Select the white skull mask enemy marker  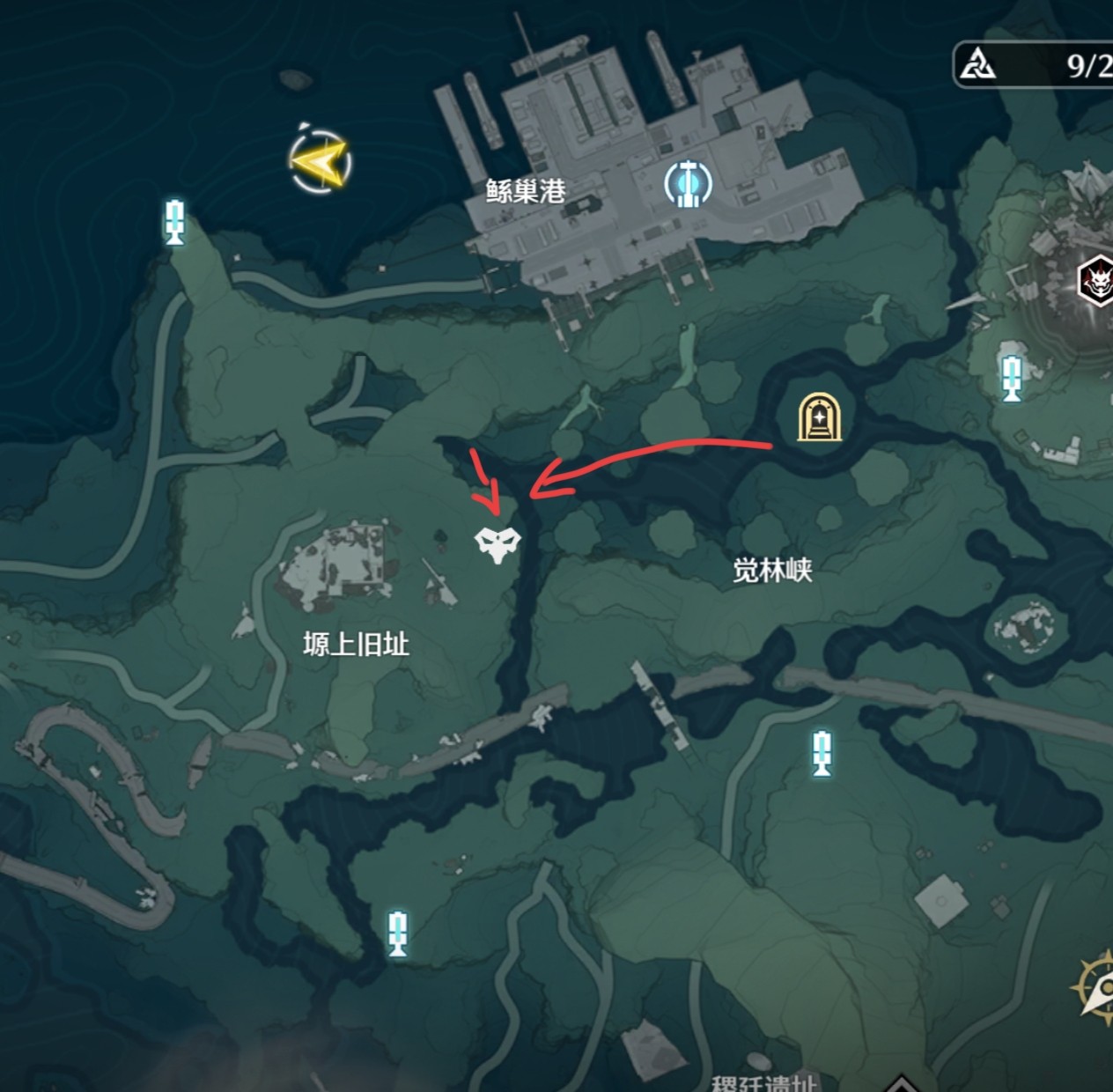pyautogui.click(x=497, y=543)
